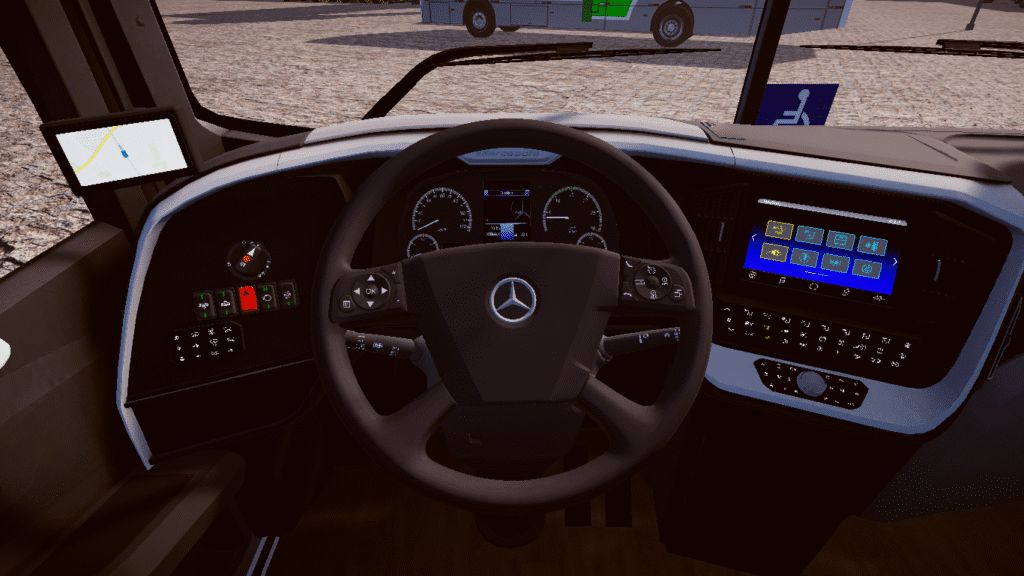1024x576 pixels.
Task: Select the bus front icon on touchscreen
Action: [x=841, y=241]
